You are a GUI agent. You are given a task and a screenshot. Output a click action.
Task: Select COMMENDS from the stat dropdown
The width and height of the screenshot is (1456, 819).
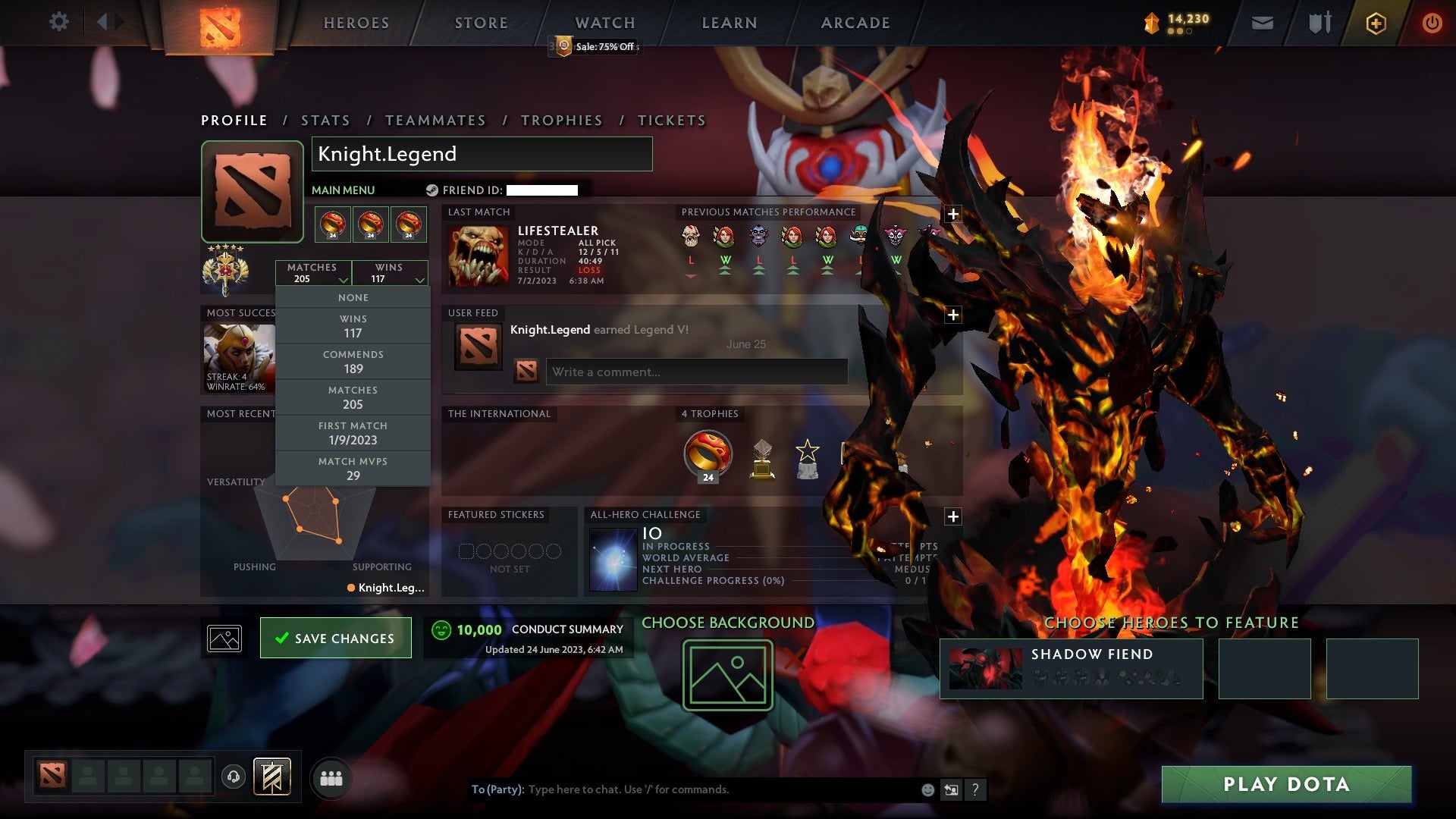coord(353,361)
